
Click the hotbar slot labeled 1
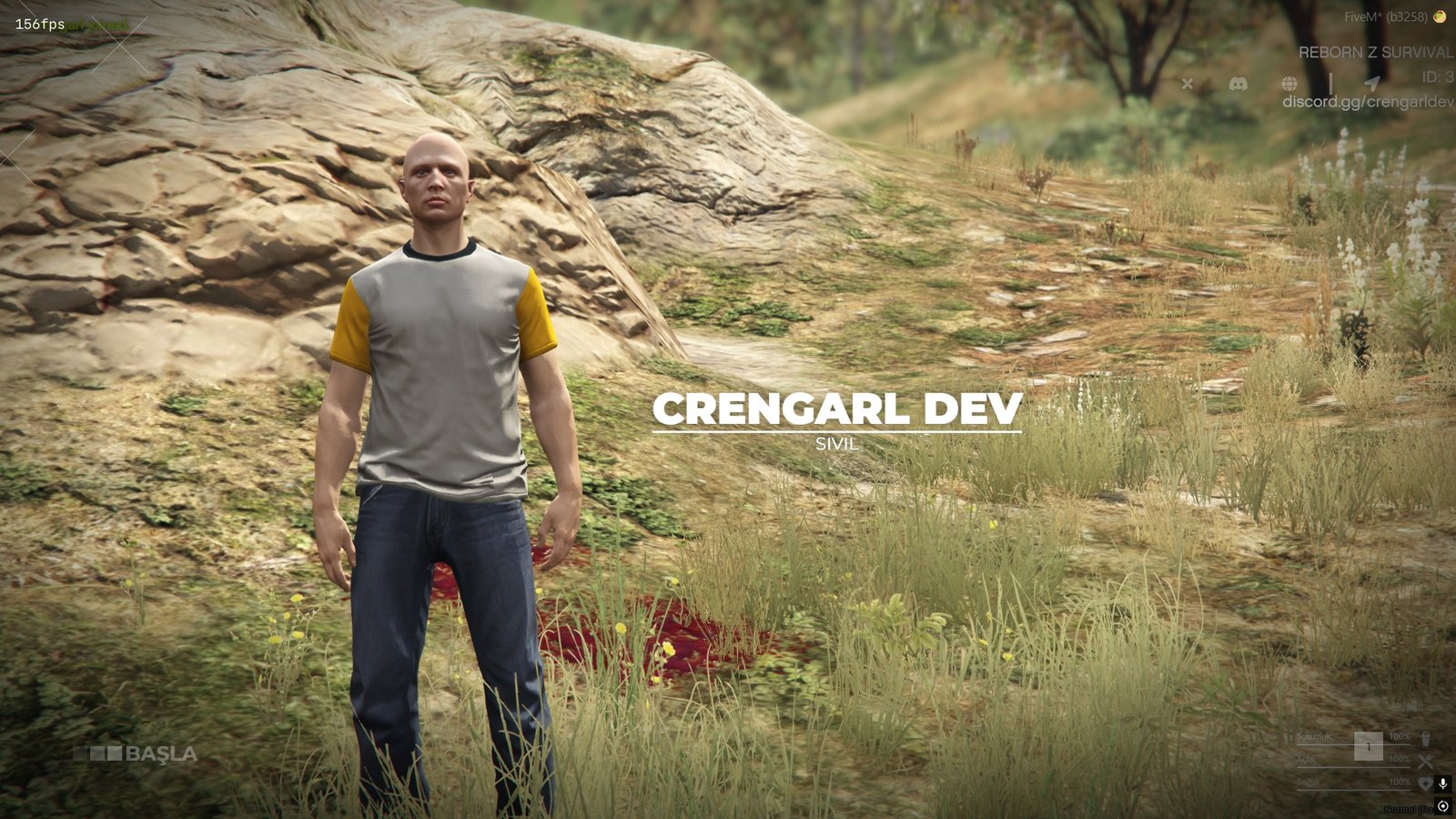coord(1369,746)
